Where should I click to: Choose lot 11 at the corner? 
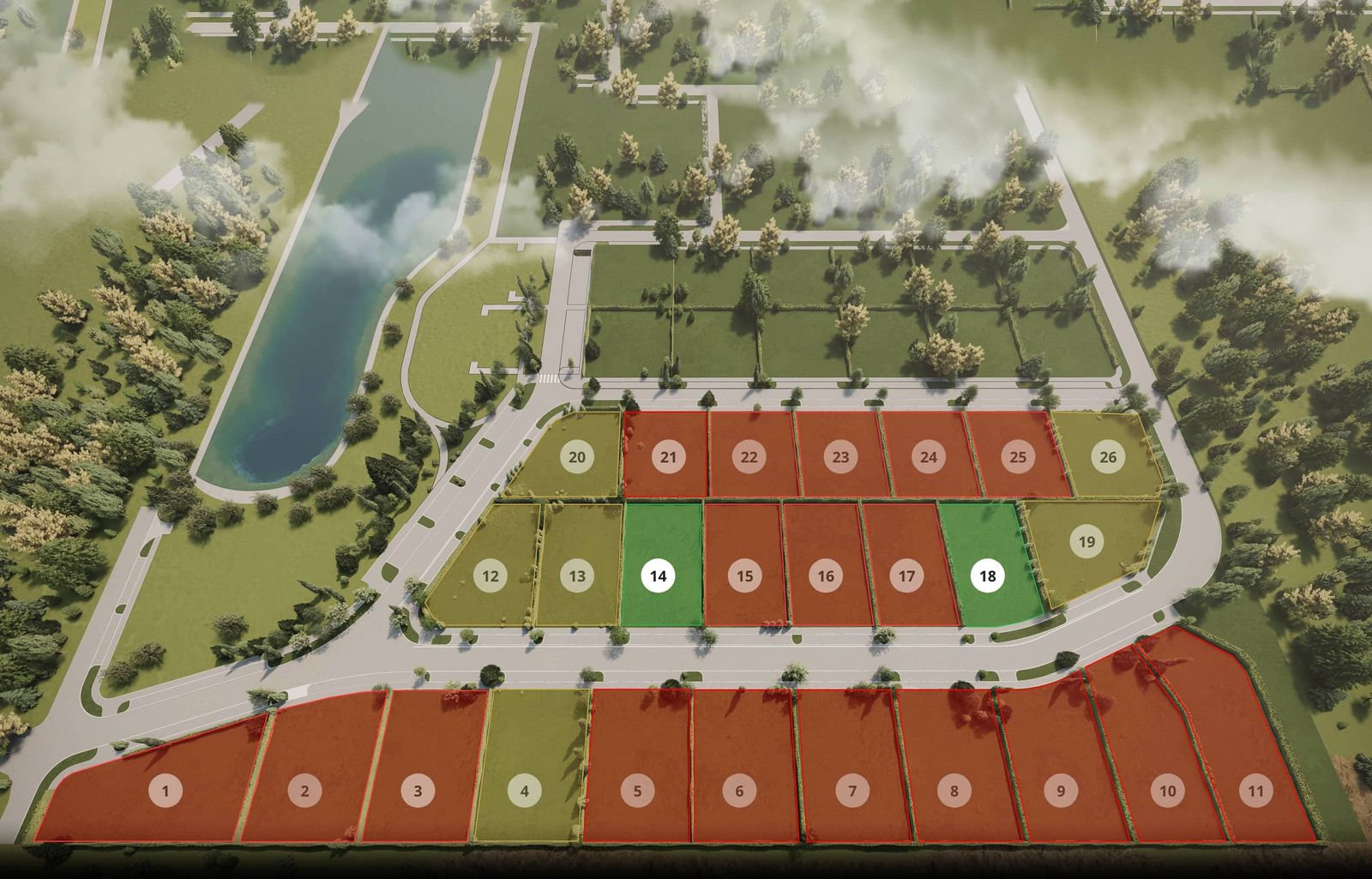tap(1256, 791)
